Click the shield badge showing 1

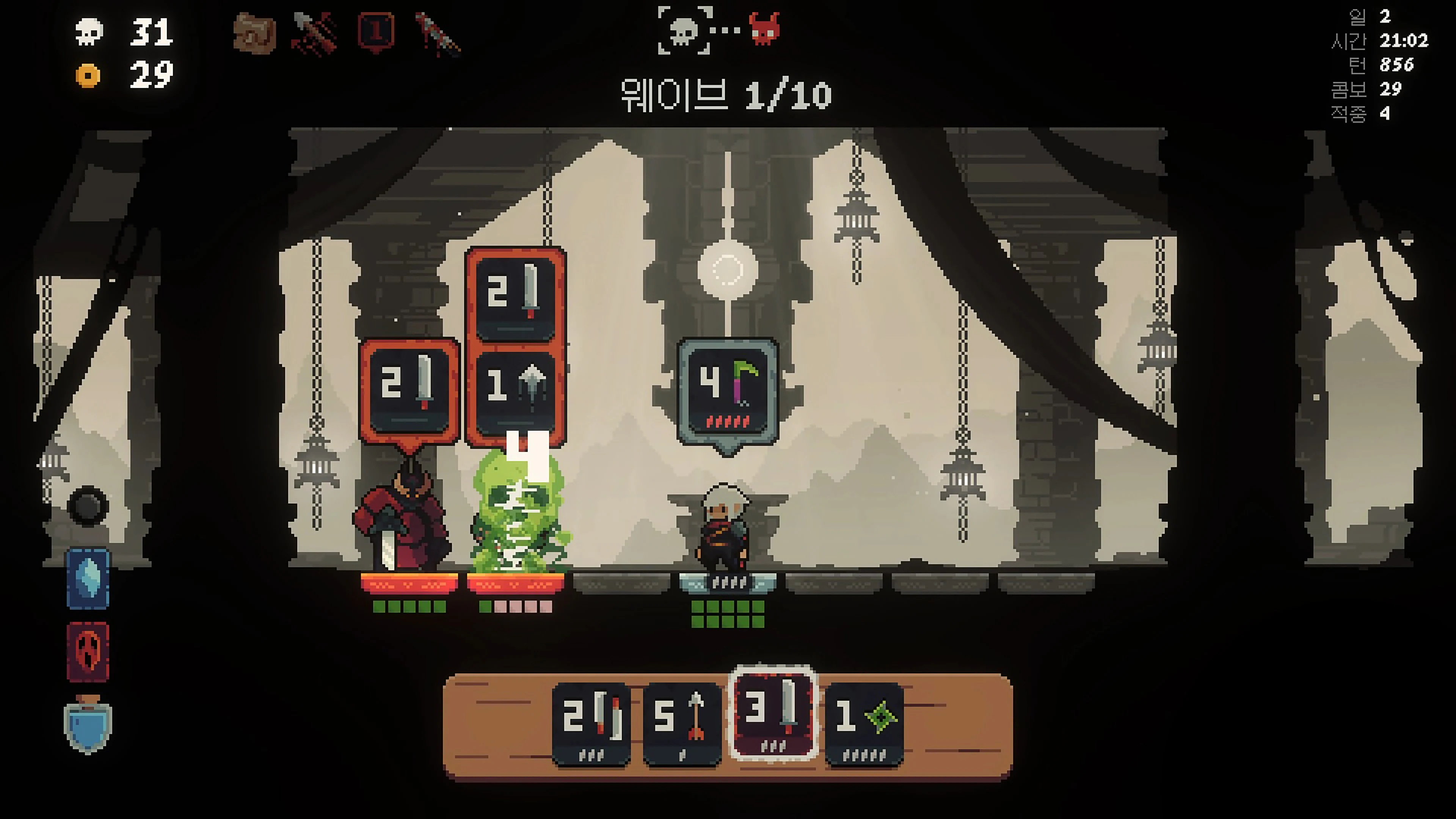tap(376, 33)
